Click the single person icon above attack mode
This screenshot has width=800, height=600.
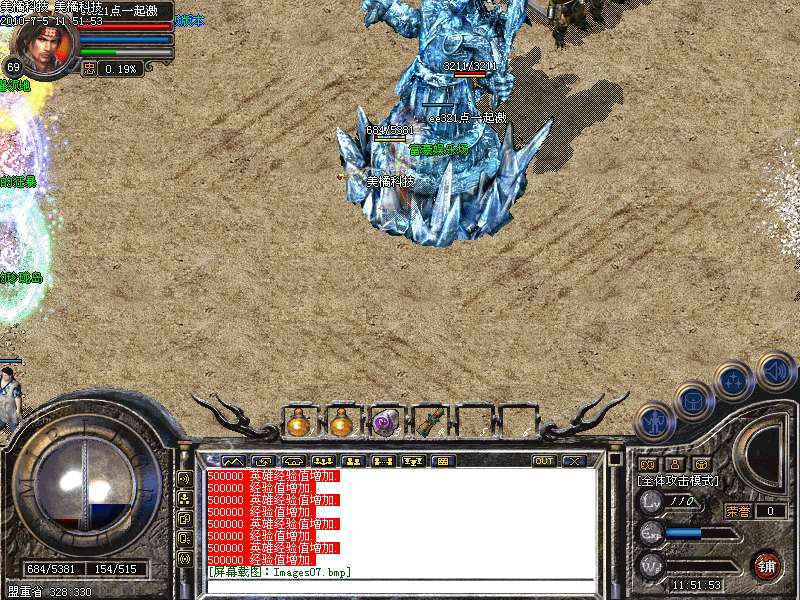click(675, 464)
